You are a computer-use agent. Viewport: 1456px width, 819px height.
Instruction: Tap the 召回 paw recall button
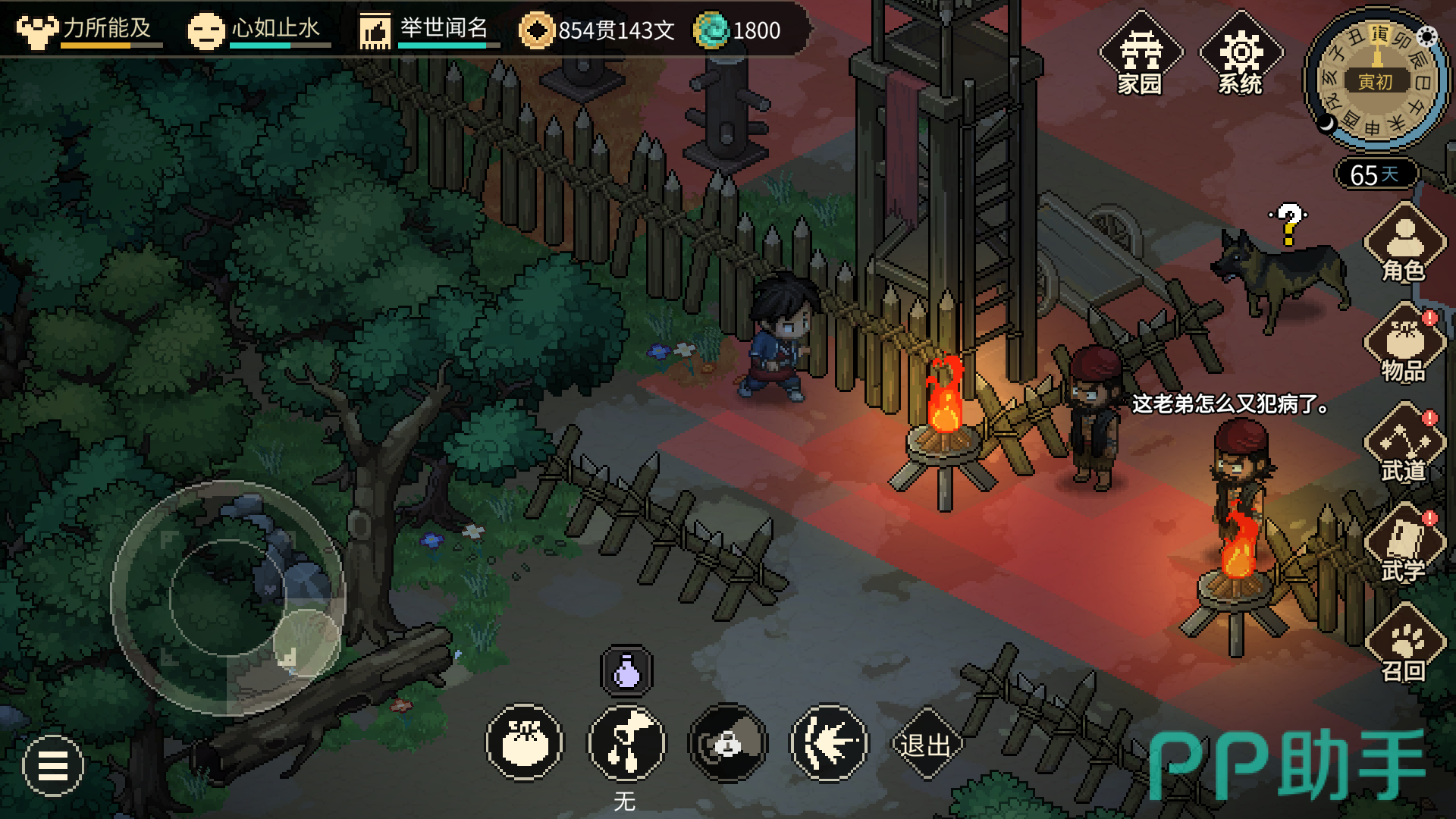pyautogui.click(x=1404, y=645)
